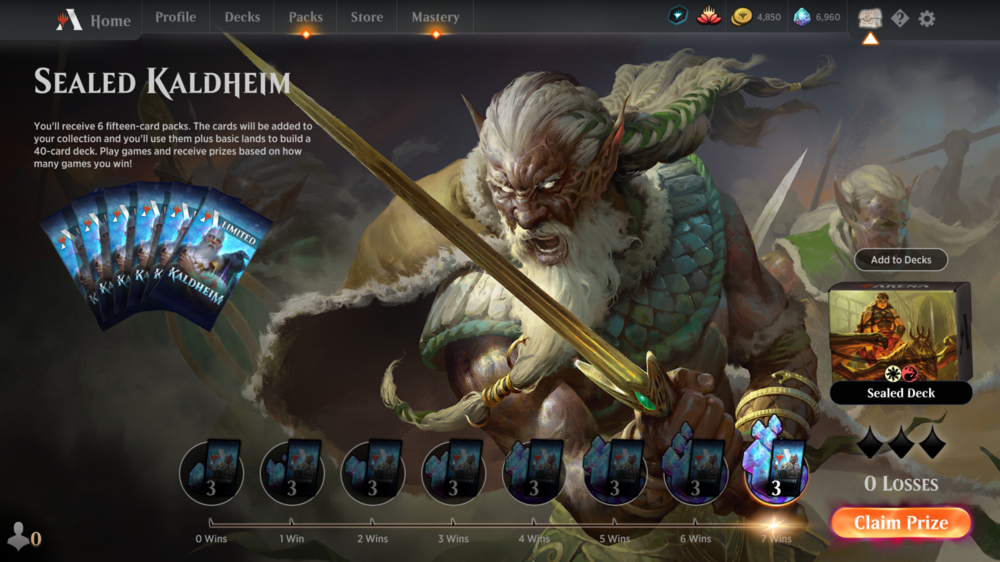Visit the Store tab
Image resolution: width=1000 pixels, height=562 pixels.
coord(366,17)
